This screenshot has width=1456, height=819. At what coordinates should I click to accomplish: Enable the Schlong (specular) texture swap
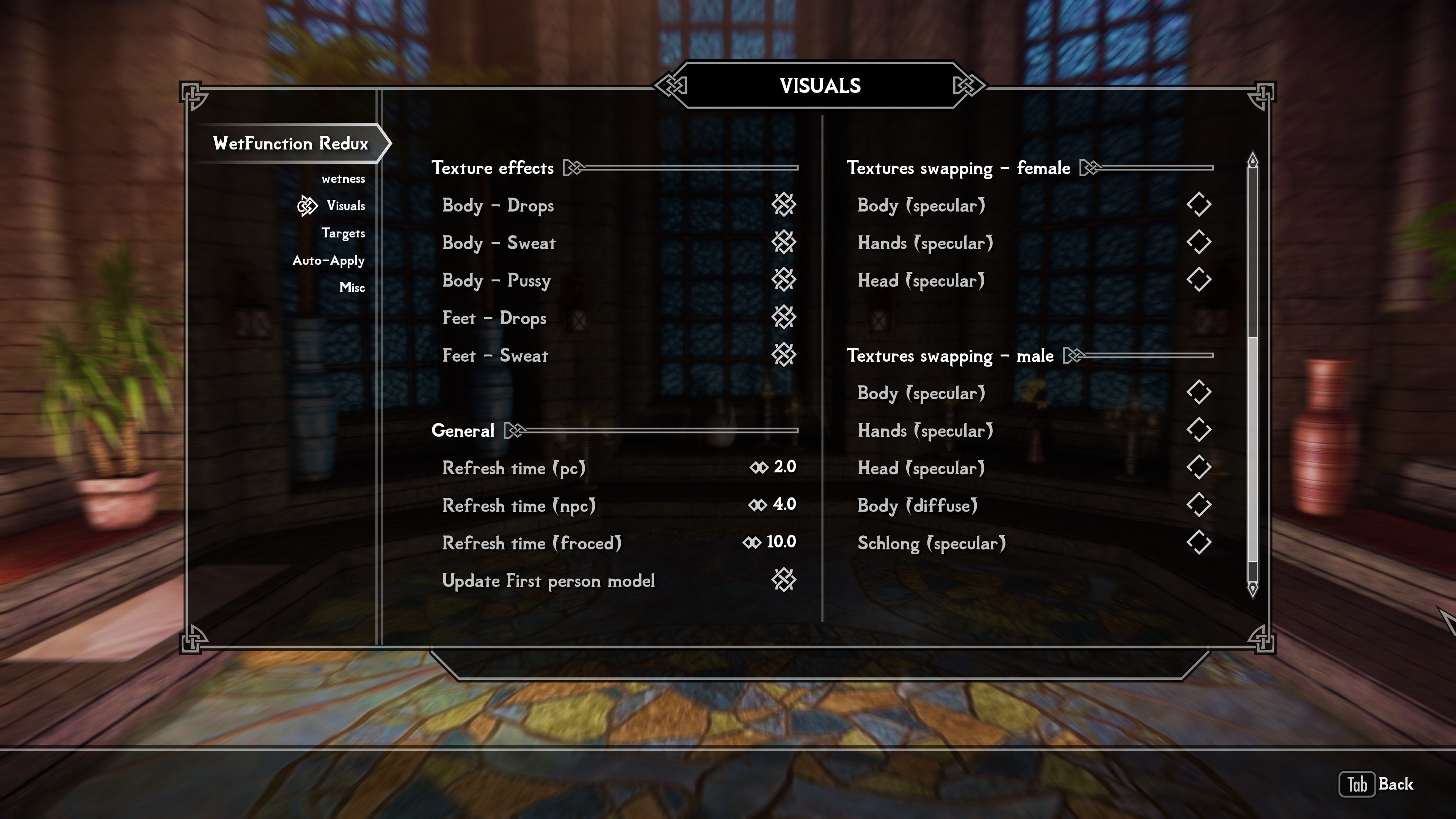pos(1198,543)
